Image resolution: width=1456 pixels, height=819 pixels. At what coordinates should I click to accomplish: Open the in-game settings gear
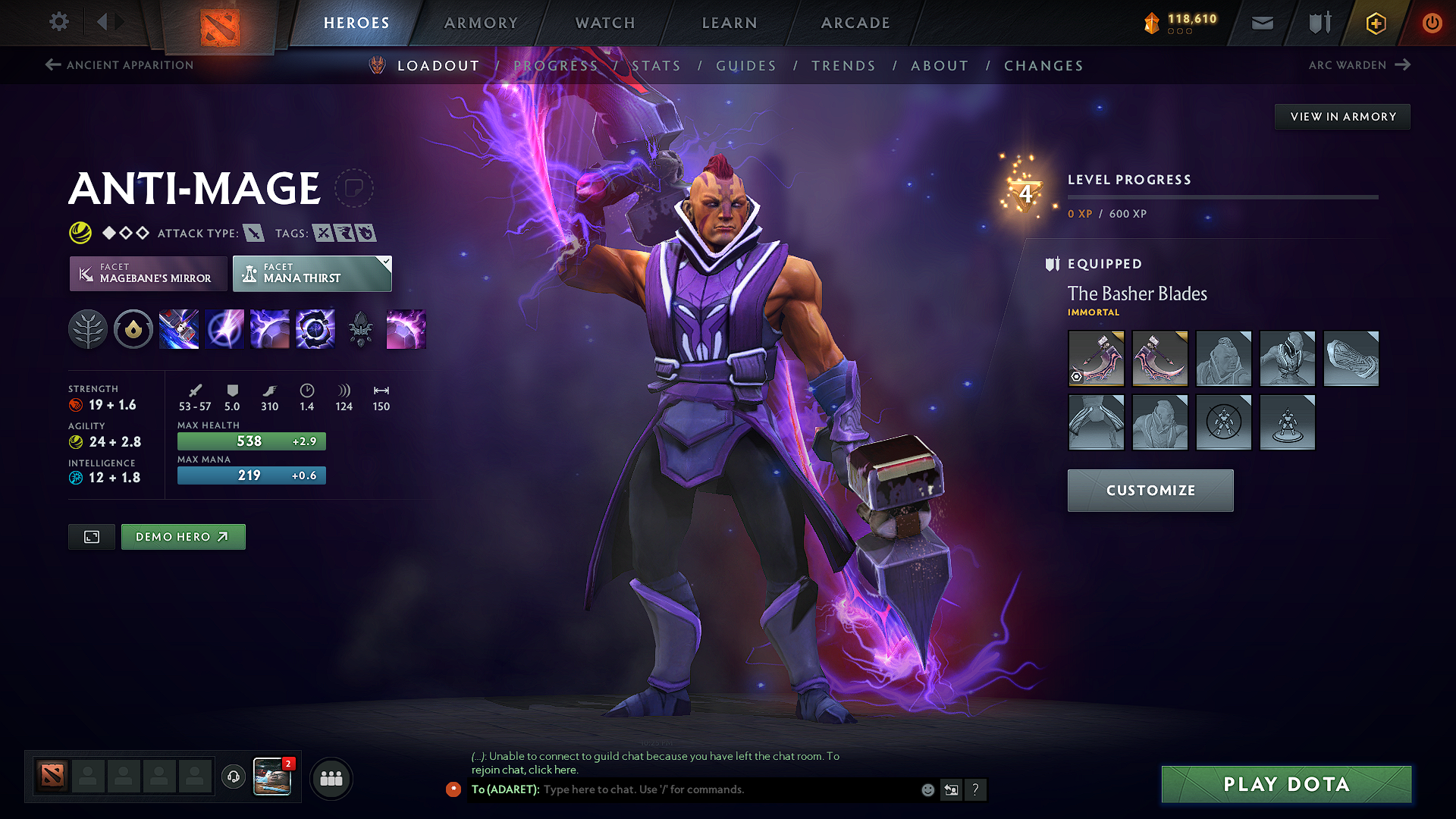(58, 22)
